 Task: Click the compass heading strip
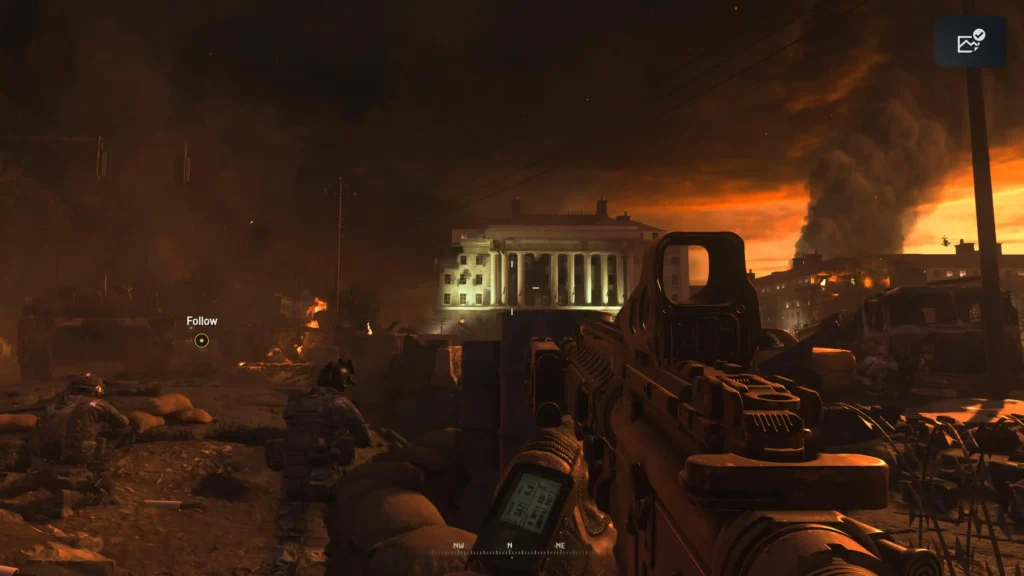pyautogui.click(x=510, y=547)
